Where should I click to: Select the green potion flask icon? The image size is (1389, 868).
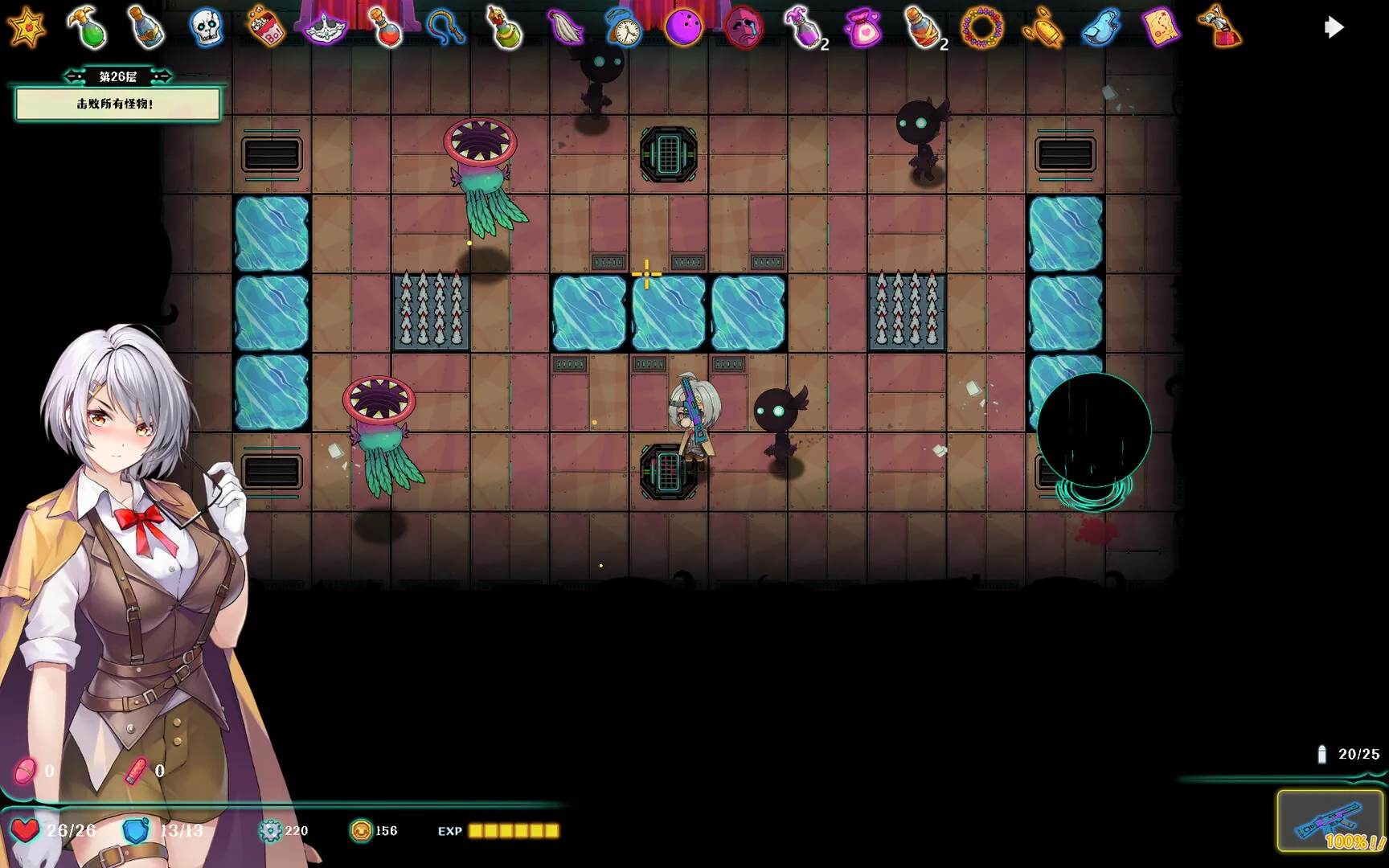88,27
